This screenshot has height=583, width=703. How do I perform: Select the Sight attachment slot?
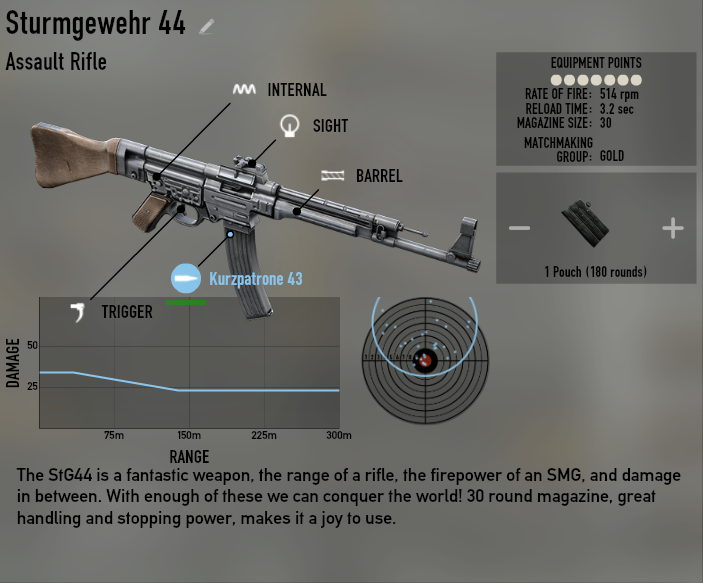click(x=290, y=126)
